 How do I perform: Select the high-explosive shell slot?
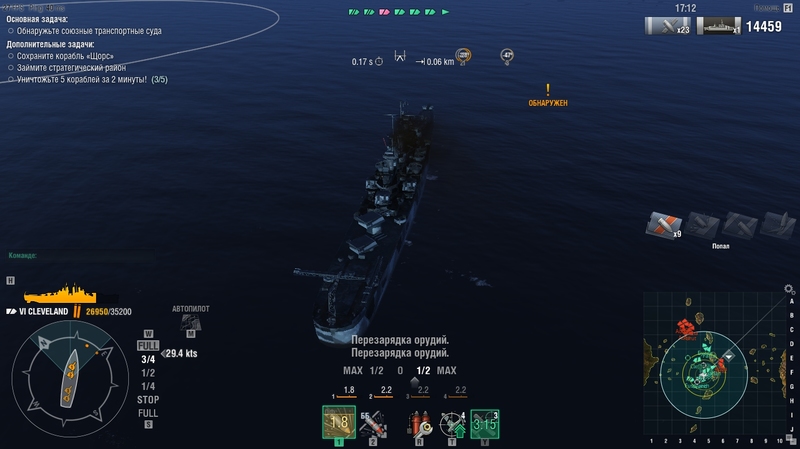point(338,424)
